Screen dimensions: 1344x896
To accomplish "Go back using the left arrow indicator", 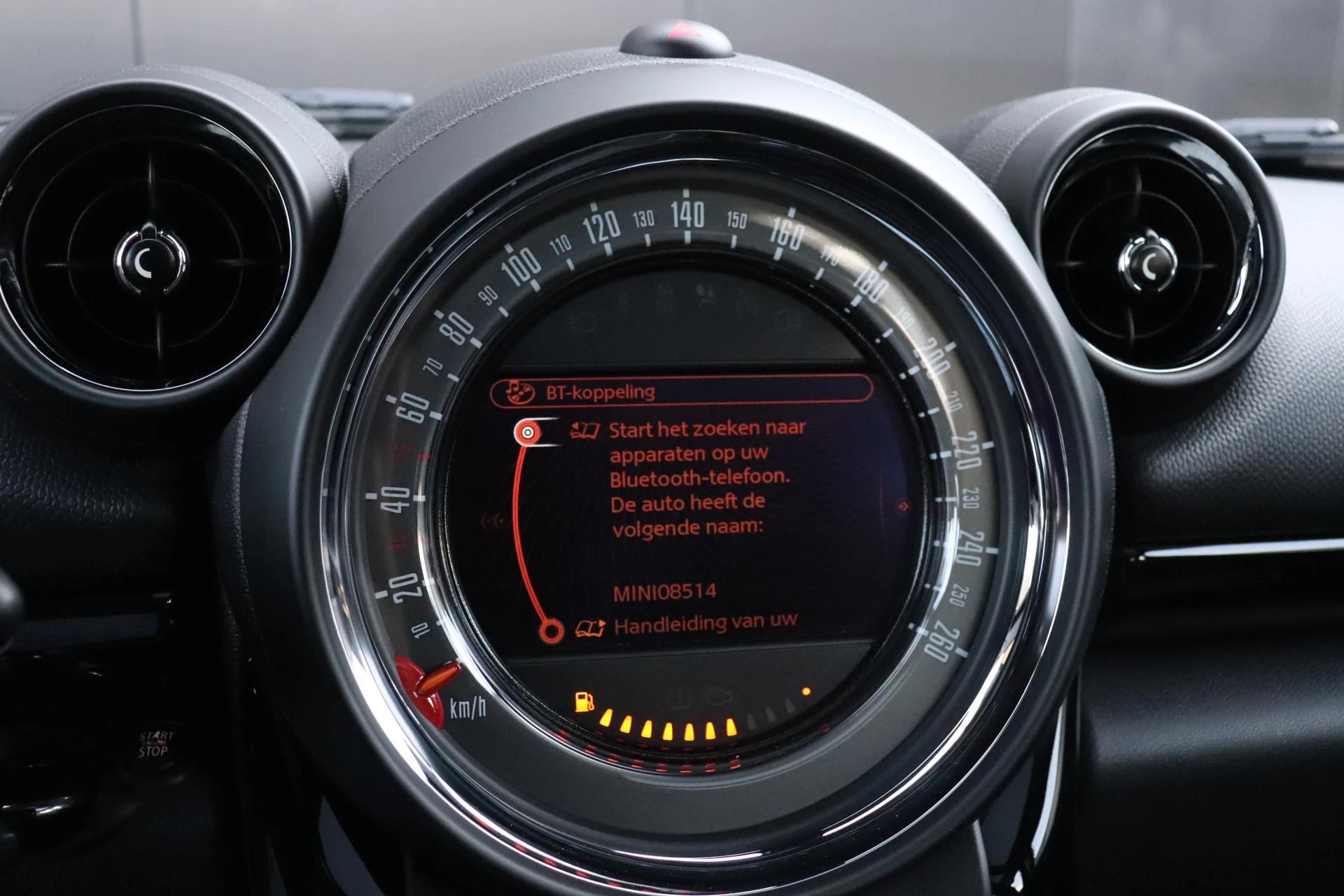I will pos(494,520).
